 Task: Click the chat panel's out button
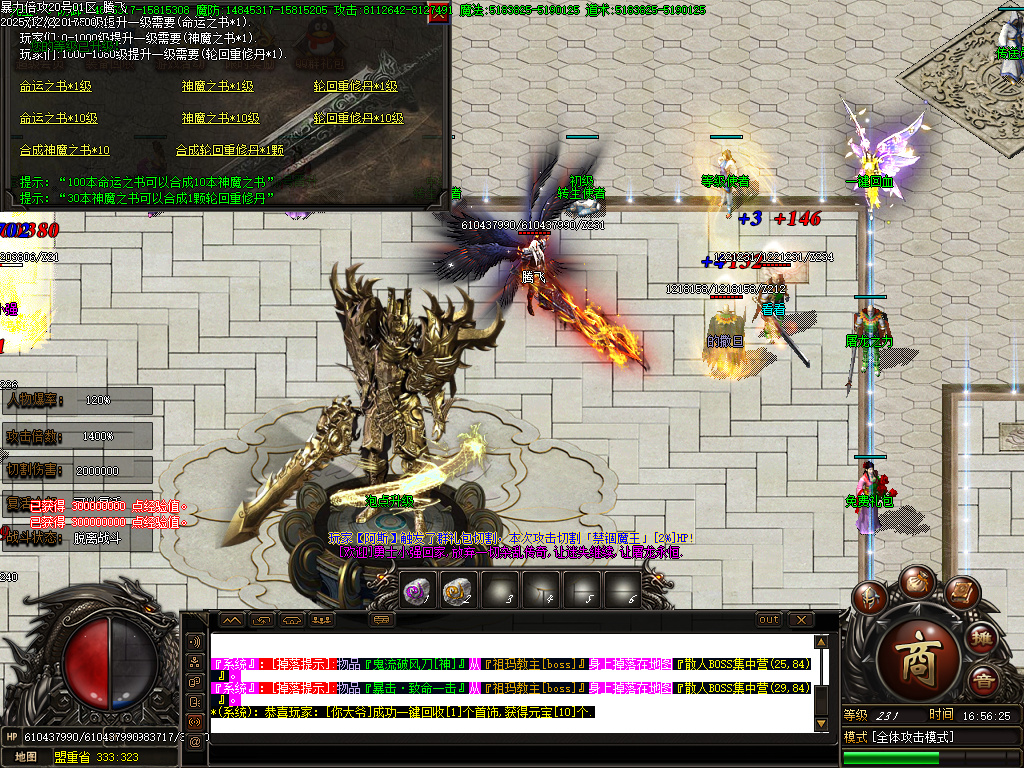(x=768, y=620)
